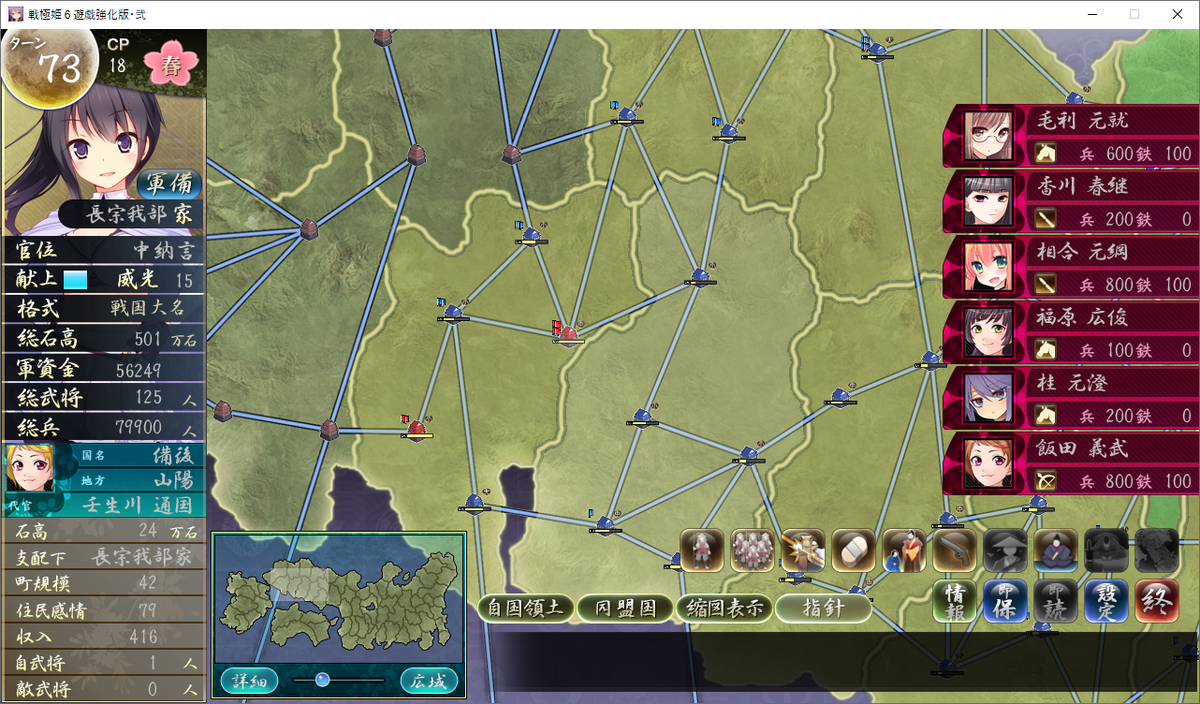The width and height of the screenshot is (1200, 704).
Task: Open the 情報 information menu
Action: pos(954,601)
